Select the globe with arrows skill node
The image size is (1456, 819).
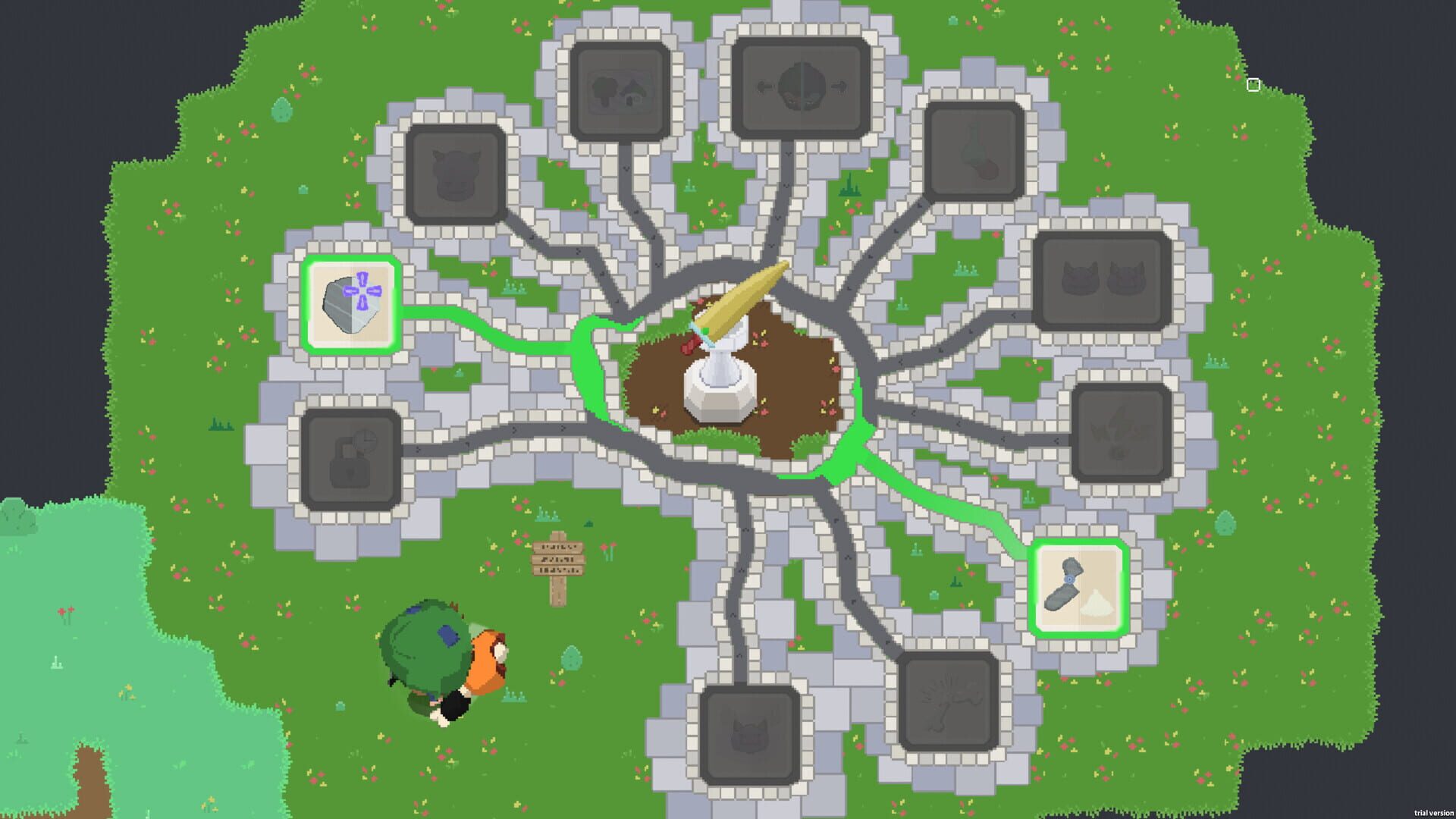(800, 87)
